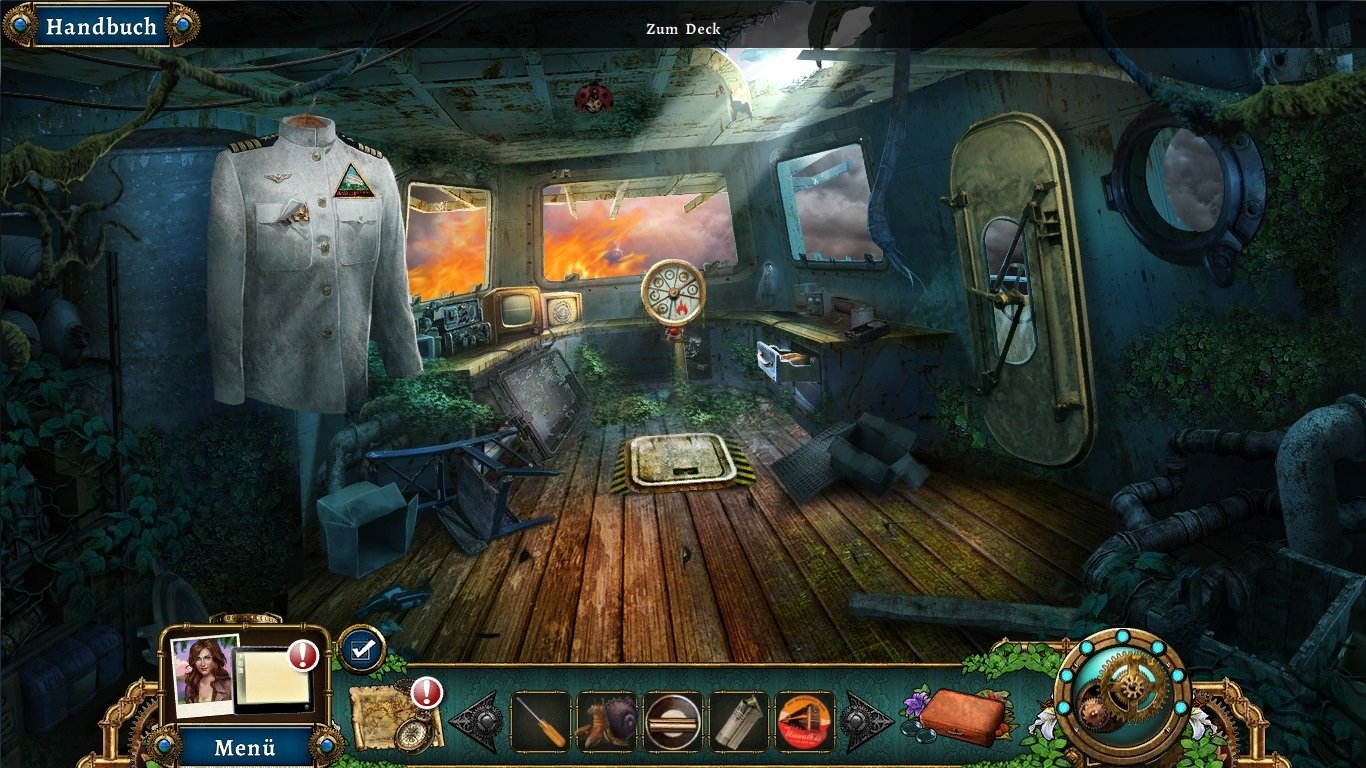Select the hermit crab inventory item
This screenshot has height=768, width=1366.
[x=606, y=721]
